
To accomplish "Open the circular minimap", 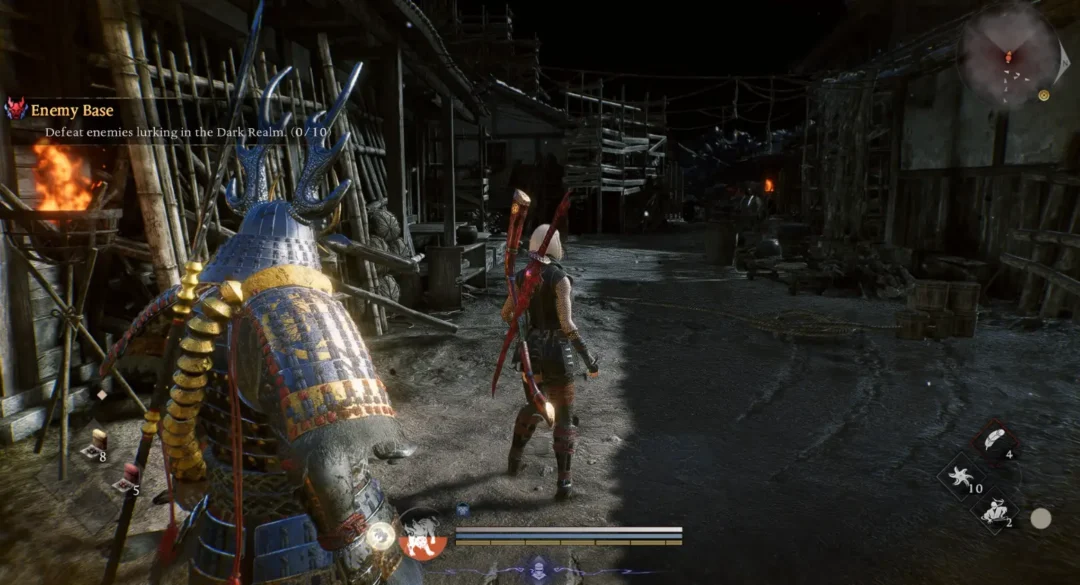I will pyautogui.click(x=1009, y=54).
